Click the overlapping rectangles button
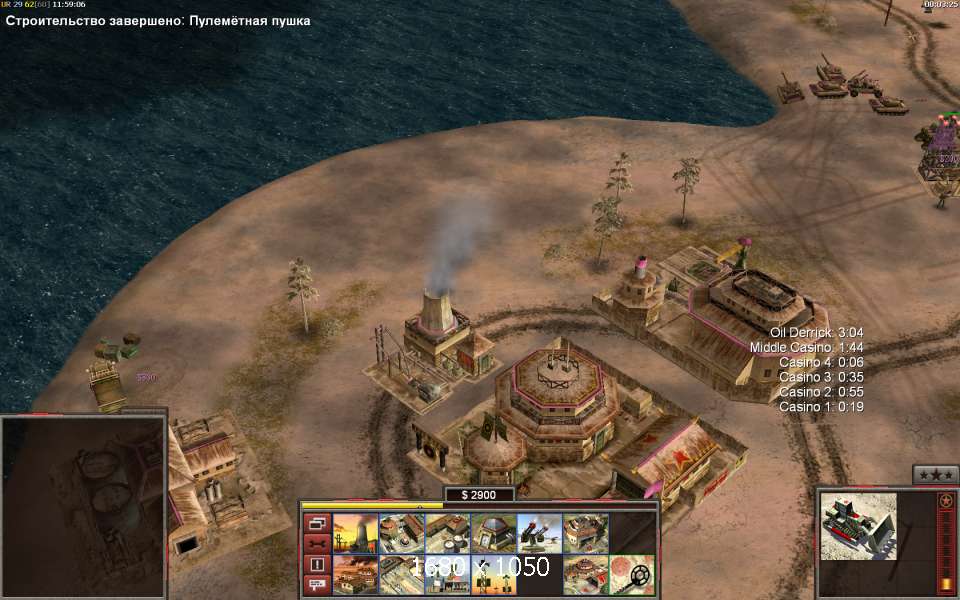 pyautogui.click(x=316, y=523)
